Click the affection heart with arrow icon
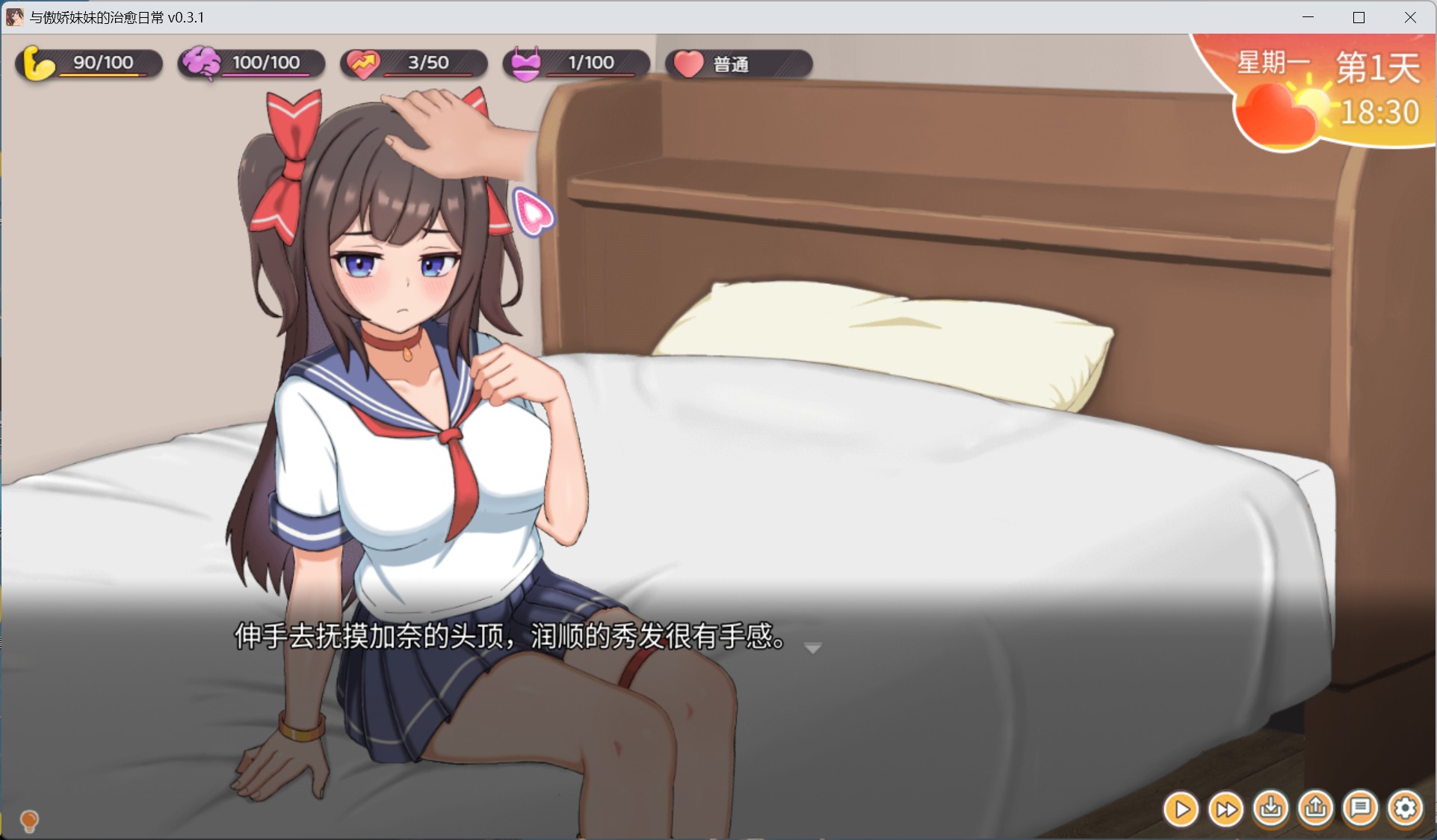 click(364, 64)
